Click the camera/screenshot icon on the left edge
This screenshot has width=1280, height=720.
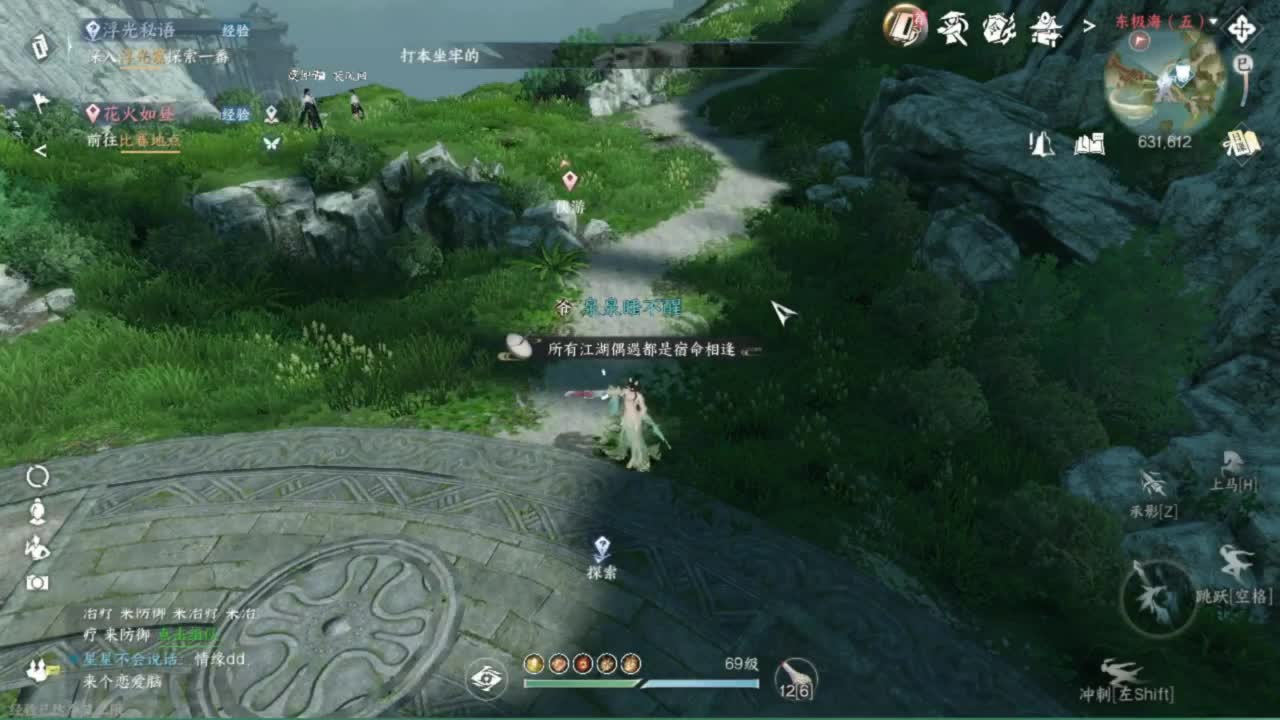[x=37, y=582]
